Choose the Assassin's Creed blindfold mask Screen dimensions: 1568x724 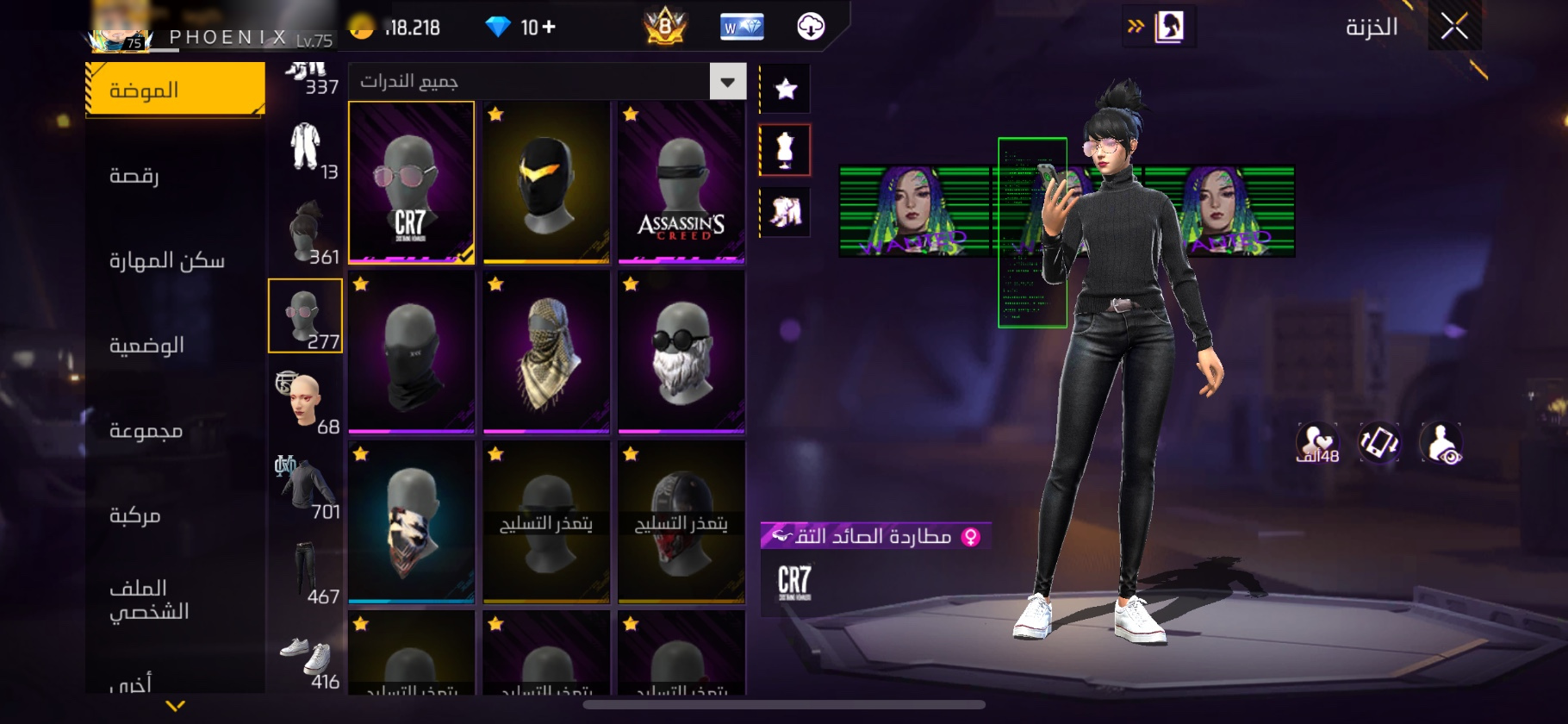pyautogui.click(x=681, y=182)
